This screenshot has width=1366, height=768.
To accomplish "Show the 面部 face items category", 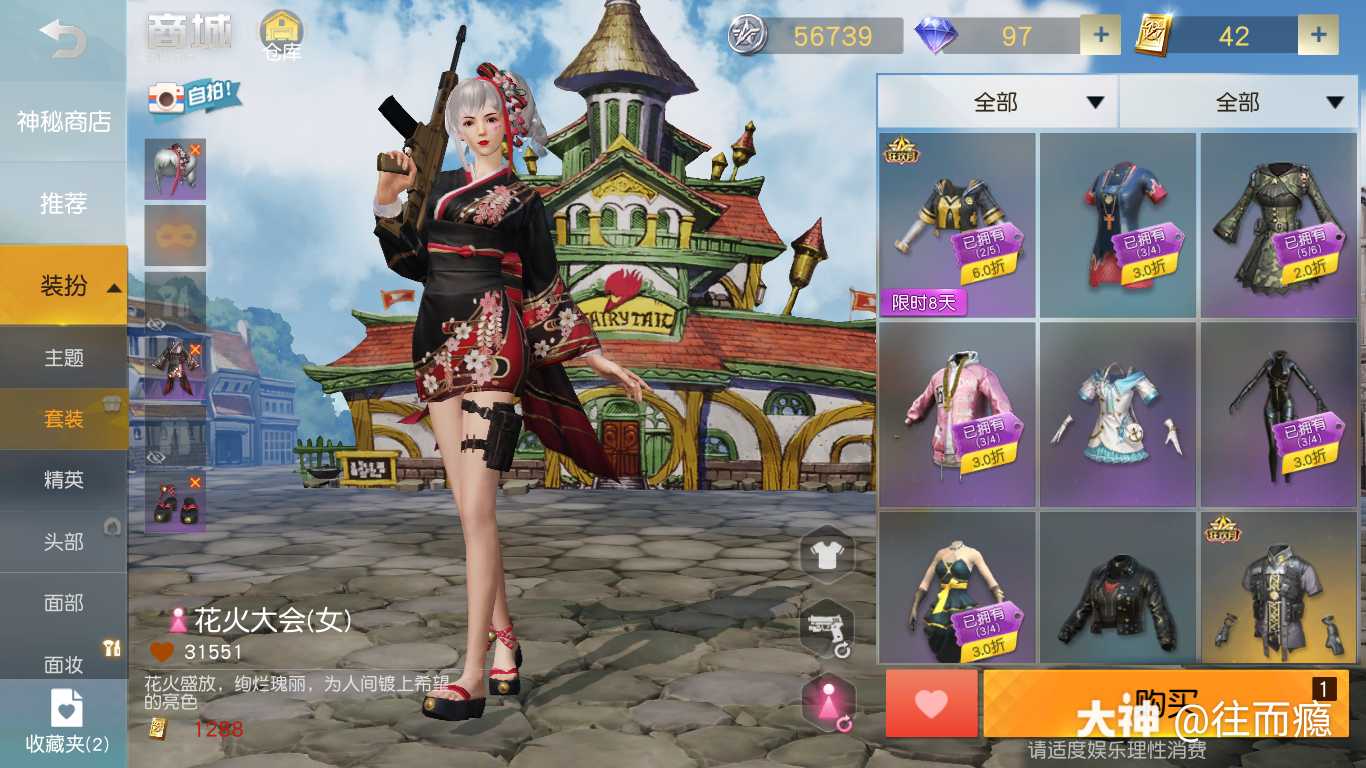I will (63, 603).
